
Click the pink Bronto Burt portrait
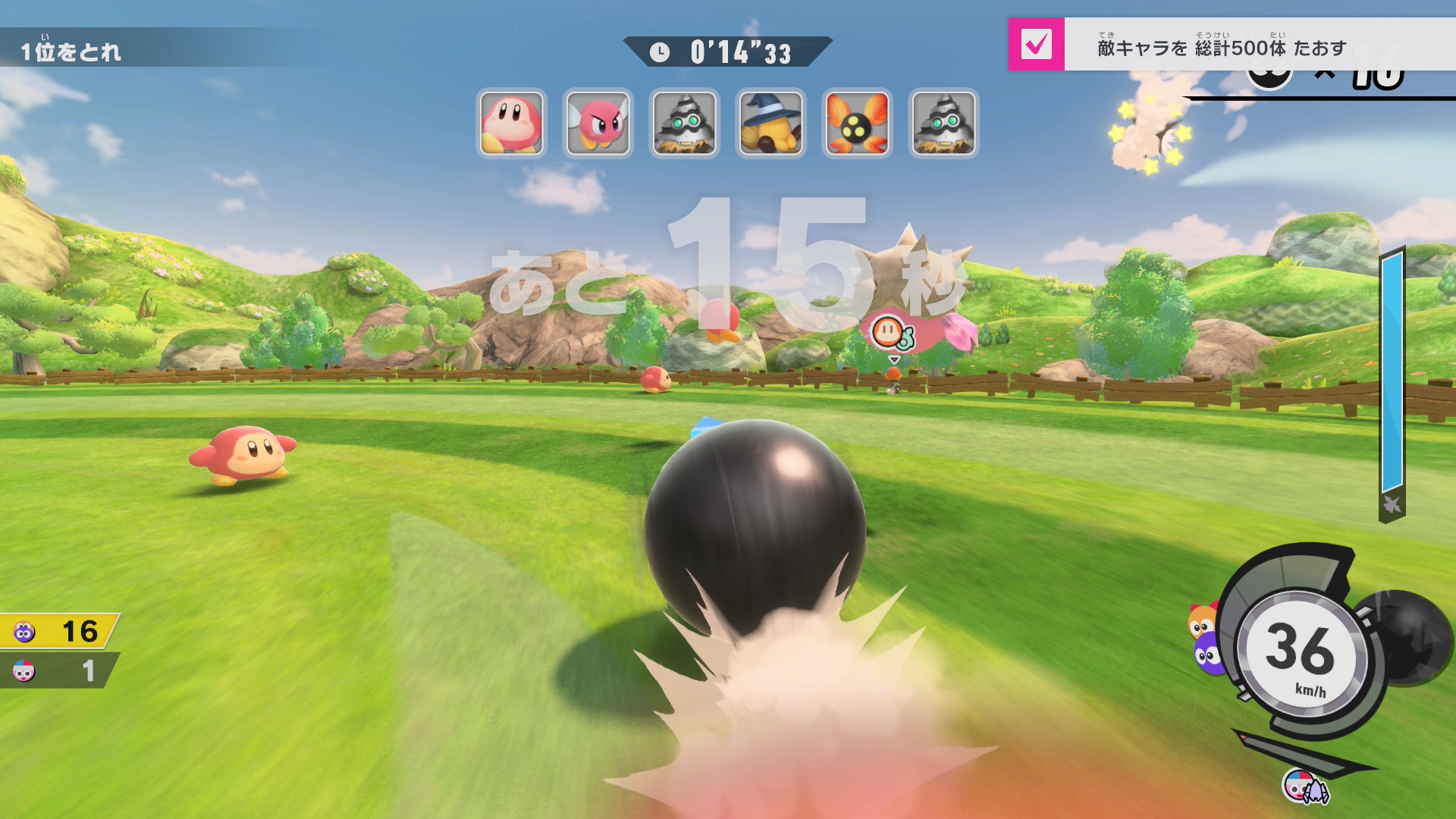(598, 123)
